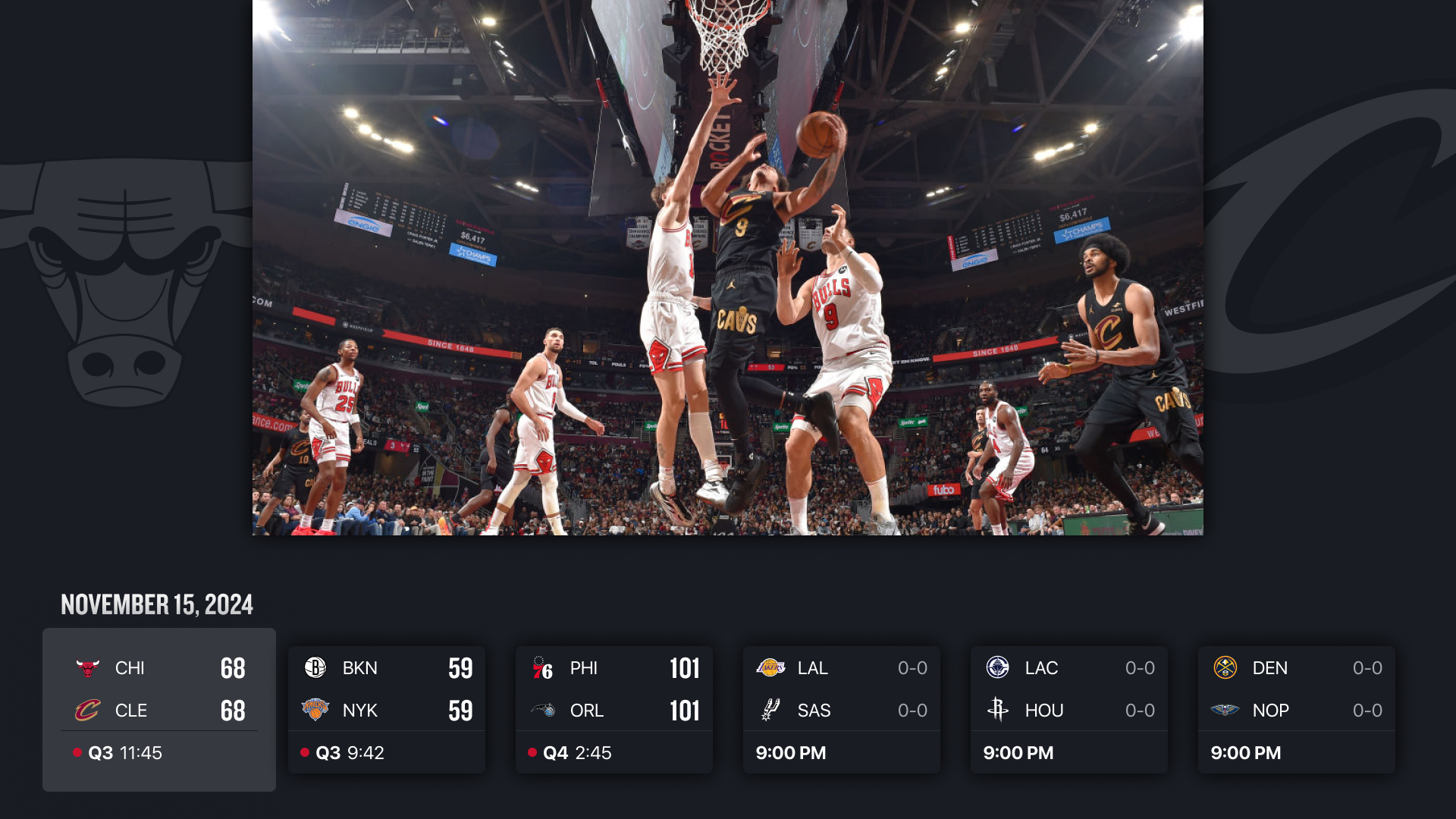
Task: Select the red live marker on PHI-ORL game
Action: click(x=531, y=752)
